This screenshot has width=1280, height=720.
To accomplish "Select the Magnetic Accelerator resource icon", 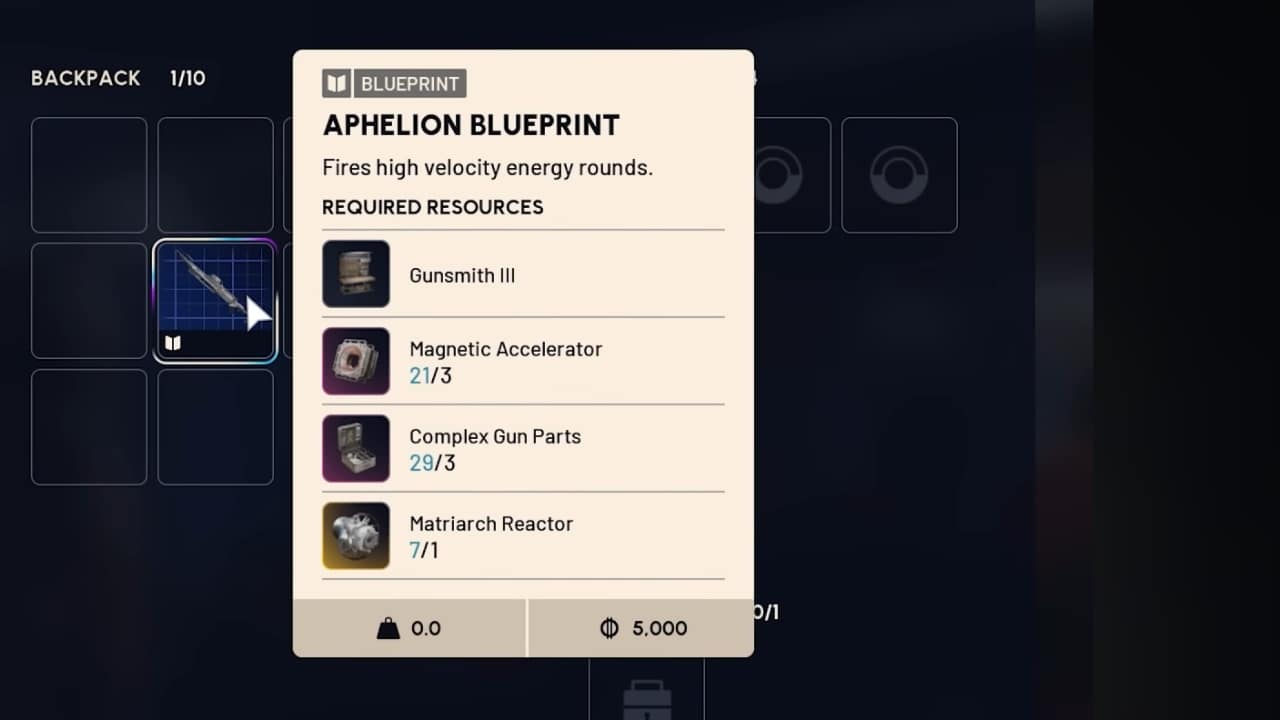I will pyautogui.click(x=356, y=361).
